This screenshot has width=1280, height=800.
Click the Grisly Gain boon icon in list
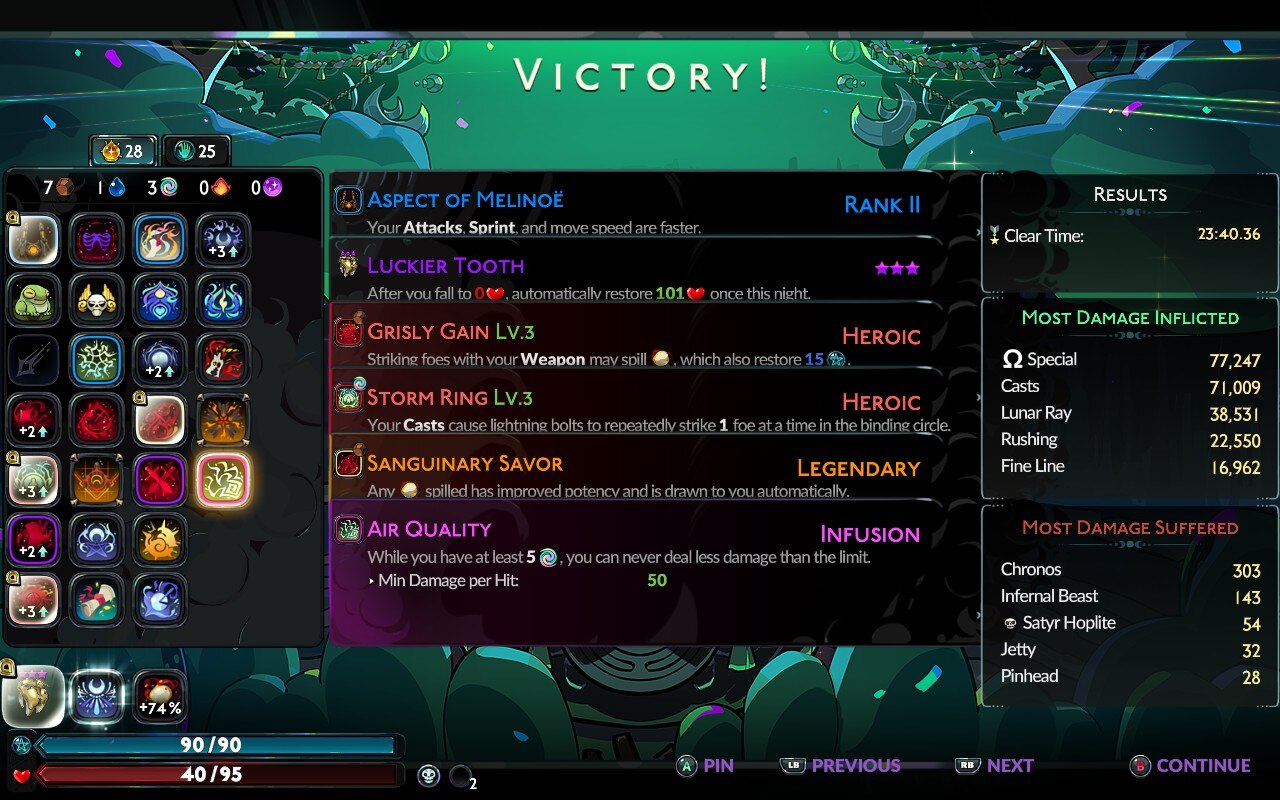(349, 333)
